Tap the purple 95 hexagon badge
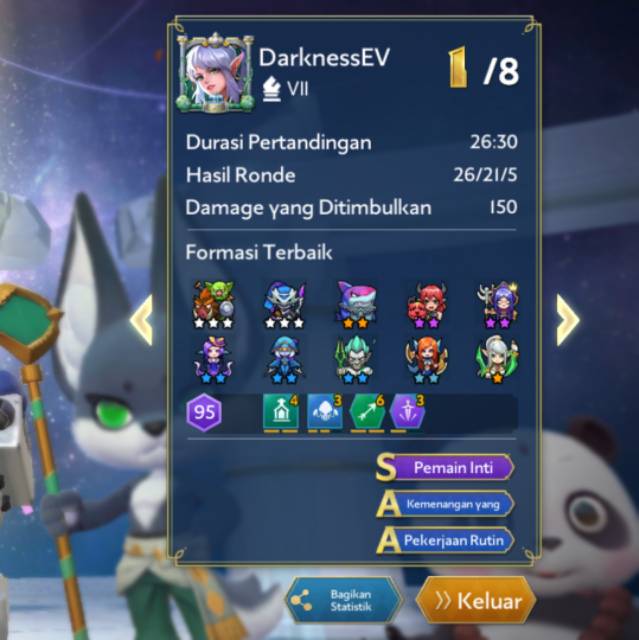 (x=205, y=412)
